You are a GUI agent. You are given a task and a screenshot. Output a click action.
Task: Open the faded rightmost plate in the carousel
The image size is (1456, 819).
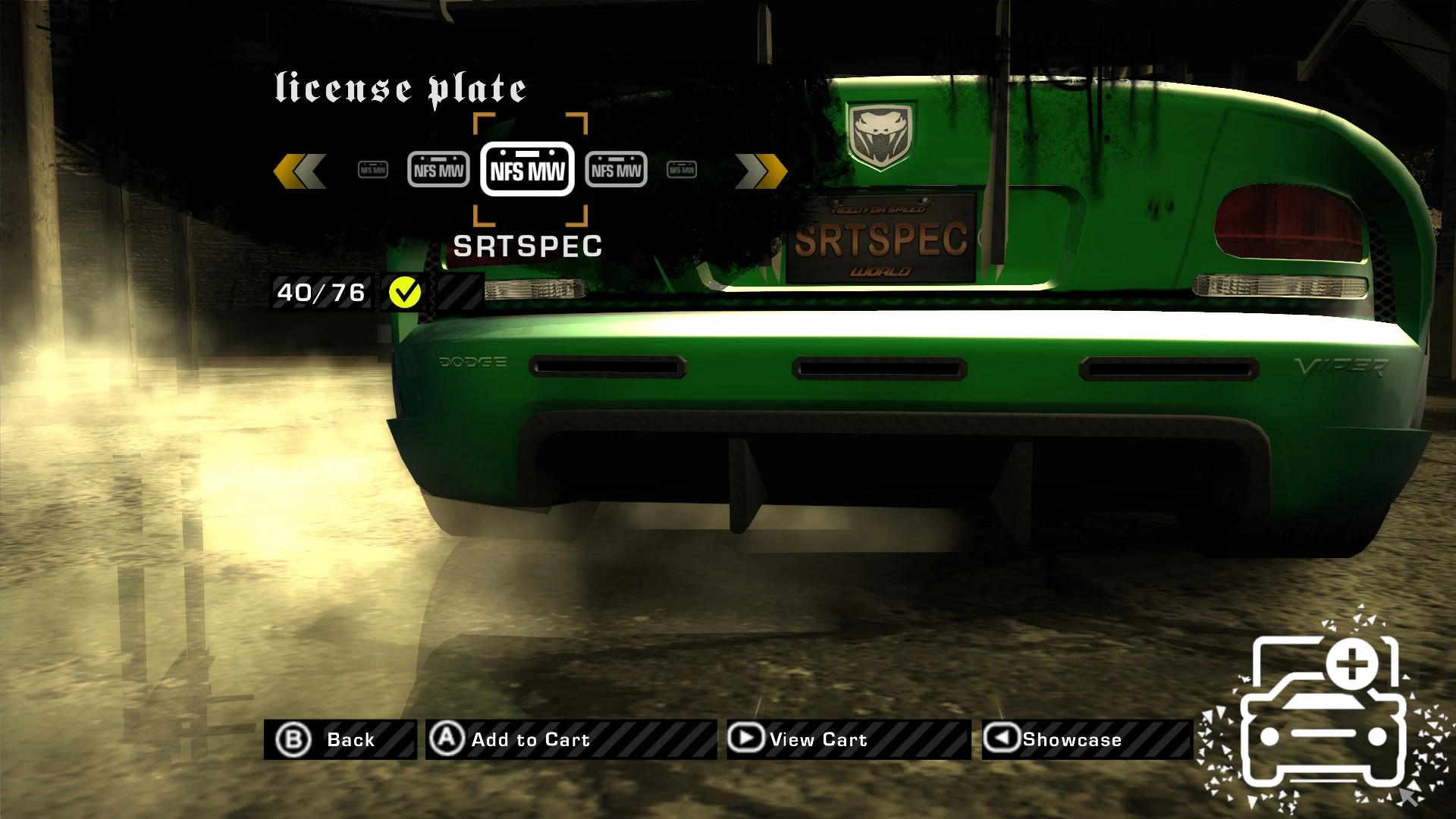pyautogui.click(x=680, y=169)
